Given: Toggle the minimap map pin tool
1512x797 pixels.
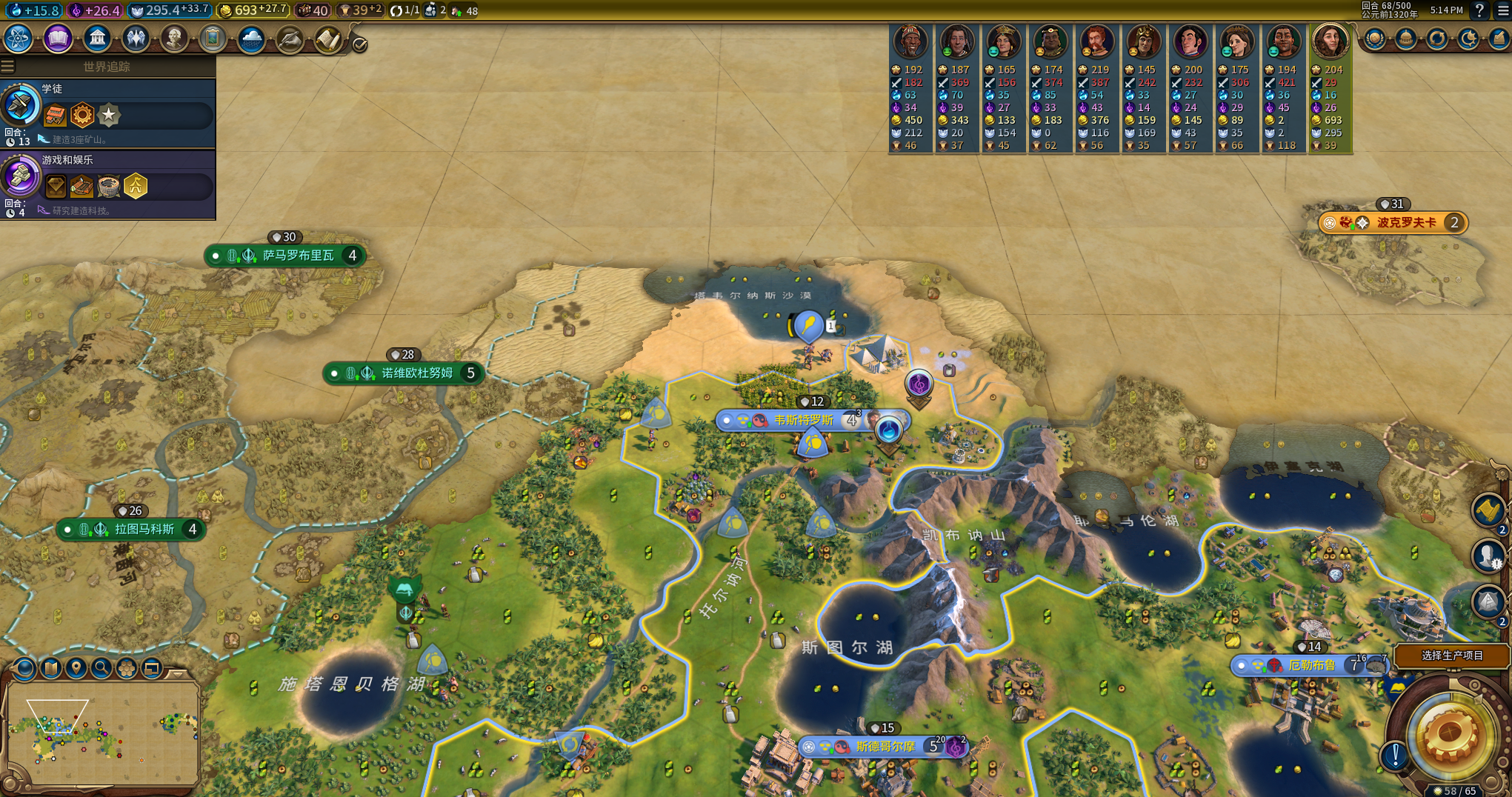Looking at the screenshot, I should point(76,669).
